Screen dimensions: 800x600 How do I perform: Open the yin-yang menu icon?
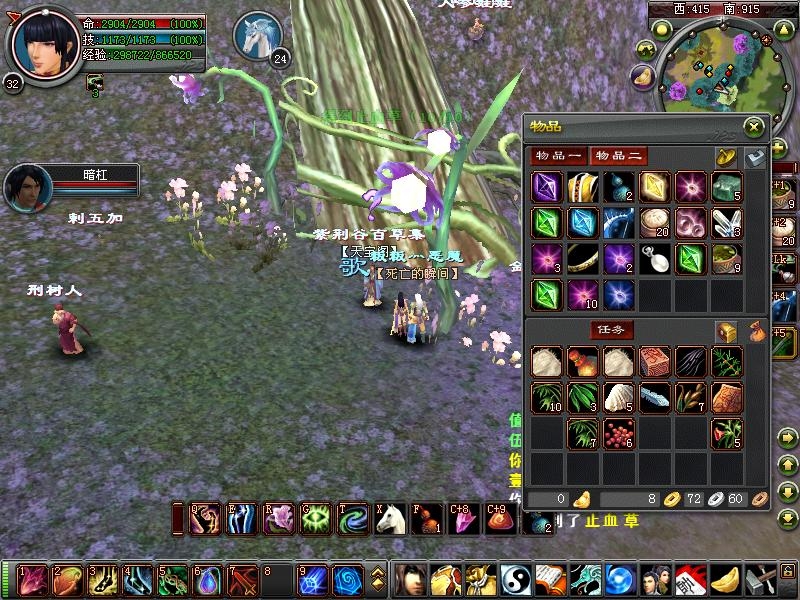[514, 579]
